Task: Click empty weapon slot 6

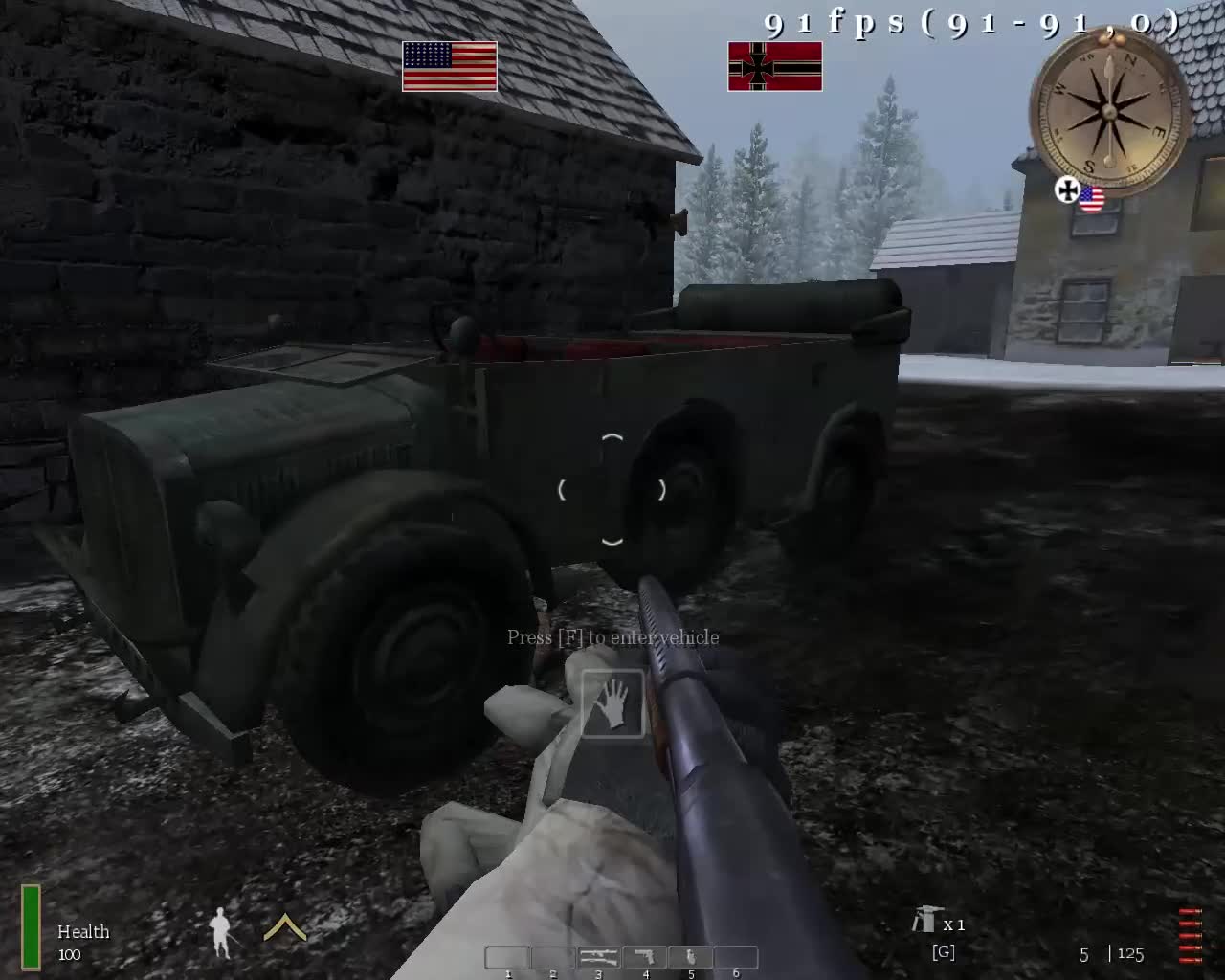Action: (735, 955)
